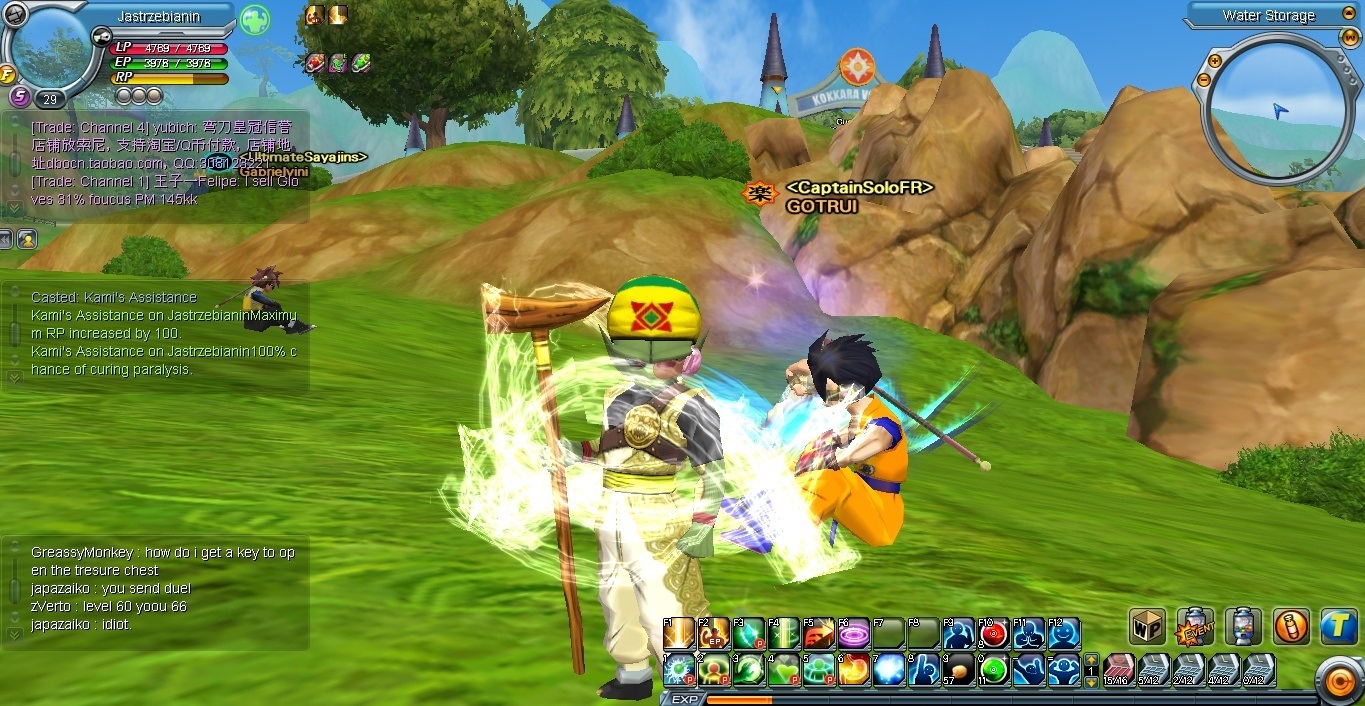
Task: Click the orange capsule item button
Action: pyautogui.click(x=1291, y=626)
